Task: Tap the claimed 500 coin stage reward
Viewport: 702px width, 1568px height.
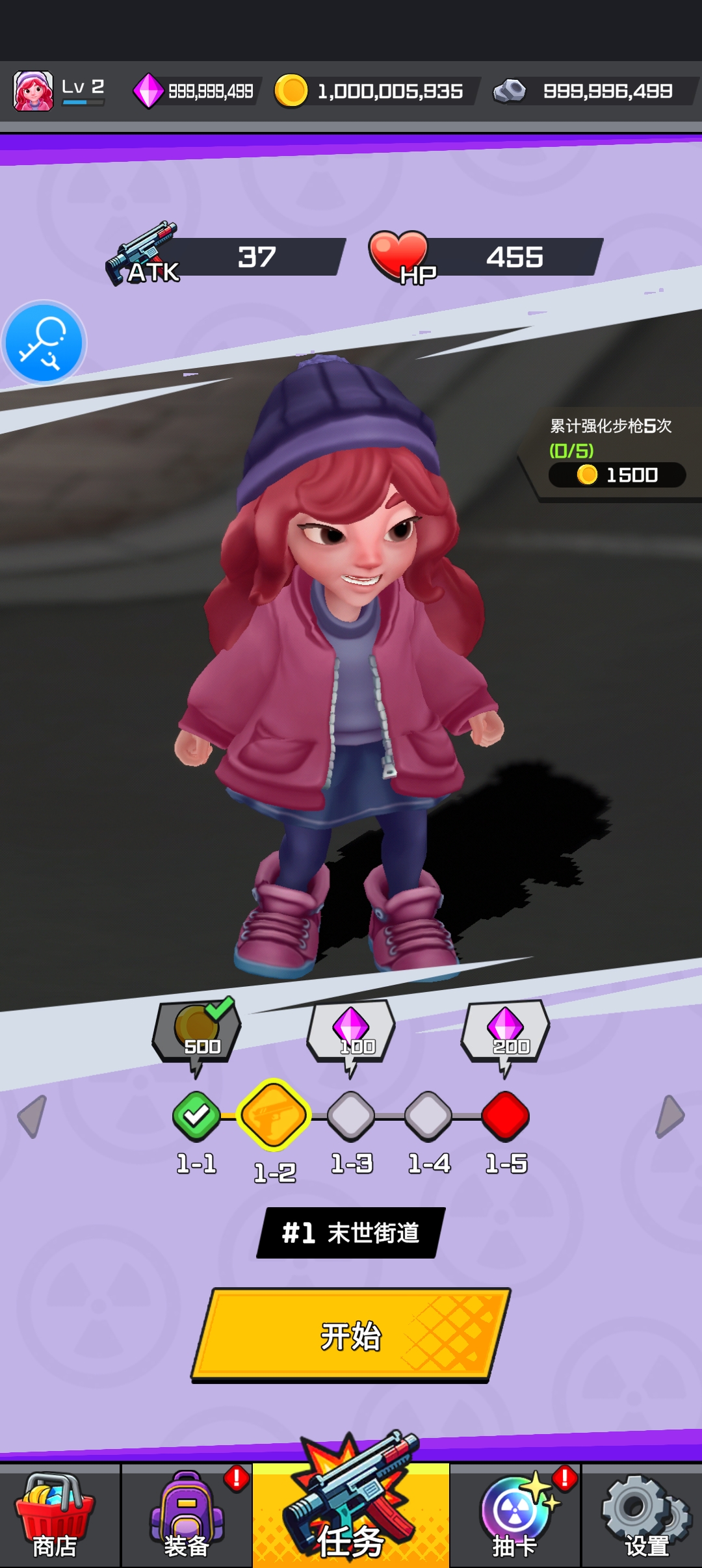Action: (197, 1032)
